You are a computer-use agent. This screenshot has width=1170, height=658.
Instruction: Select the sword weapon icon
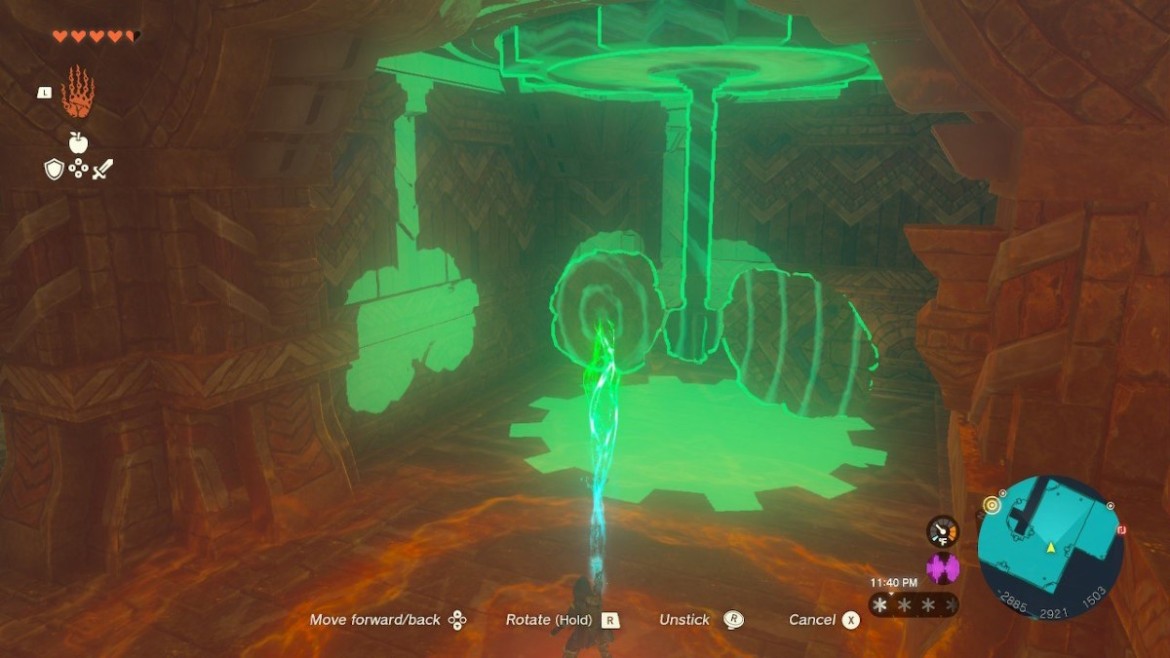pos(103,170)
